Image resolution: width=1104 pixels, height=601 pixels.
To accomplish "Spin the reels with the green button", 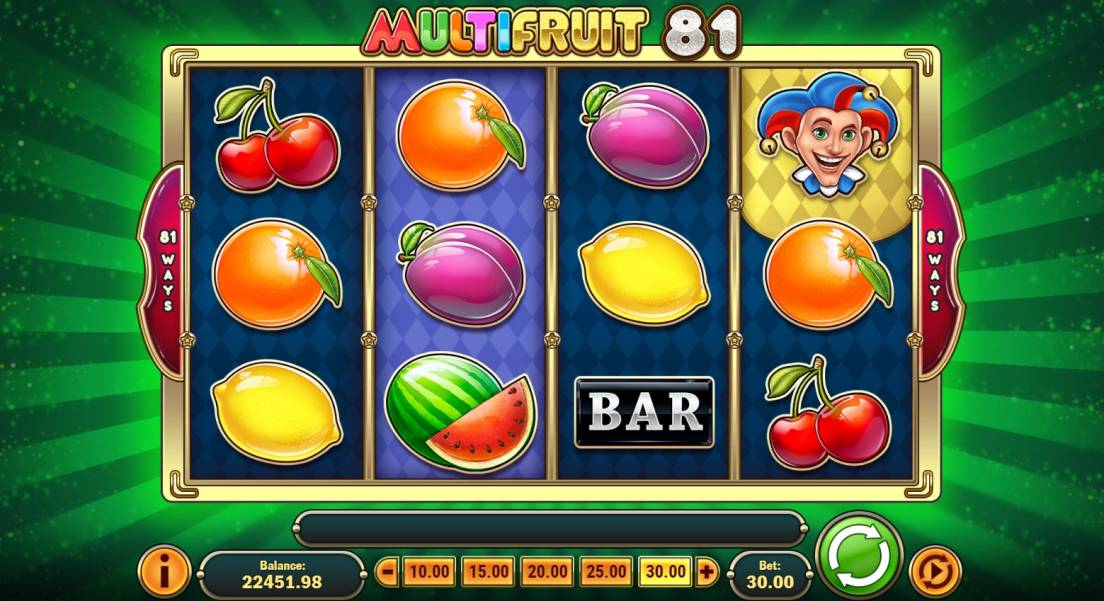I will (x=859, y=556).
